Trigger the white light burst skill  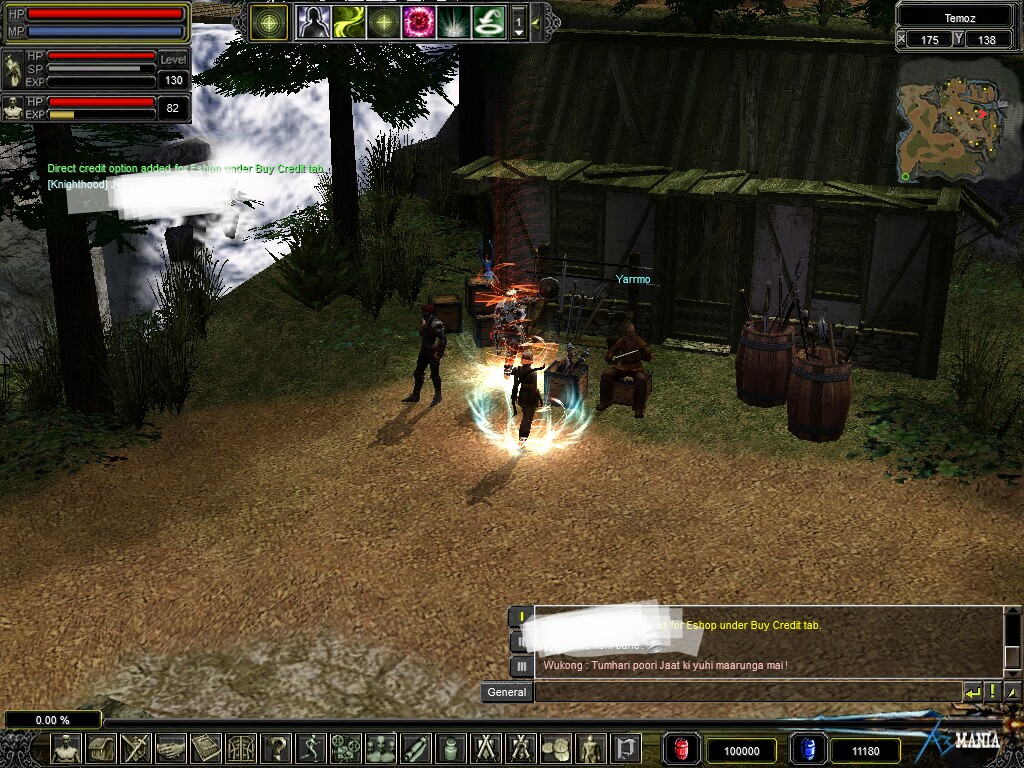click(x=453, y=22)
